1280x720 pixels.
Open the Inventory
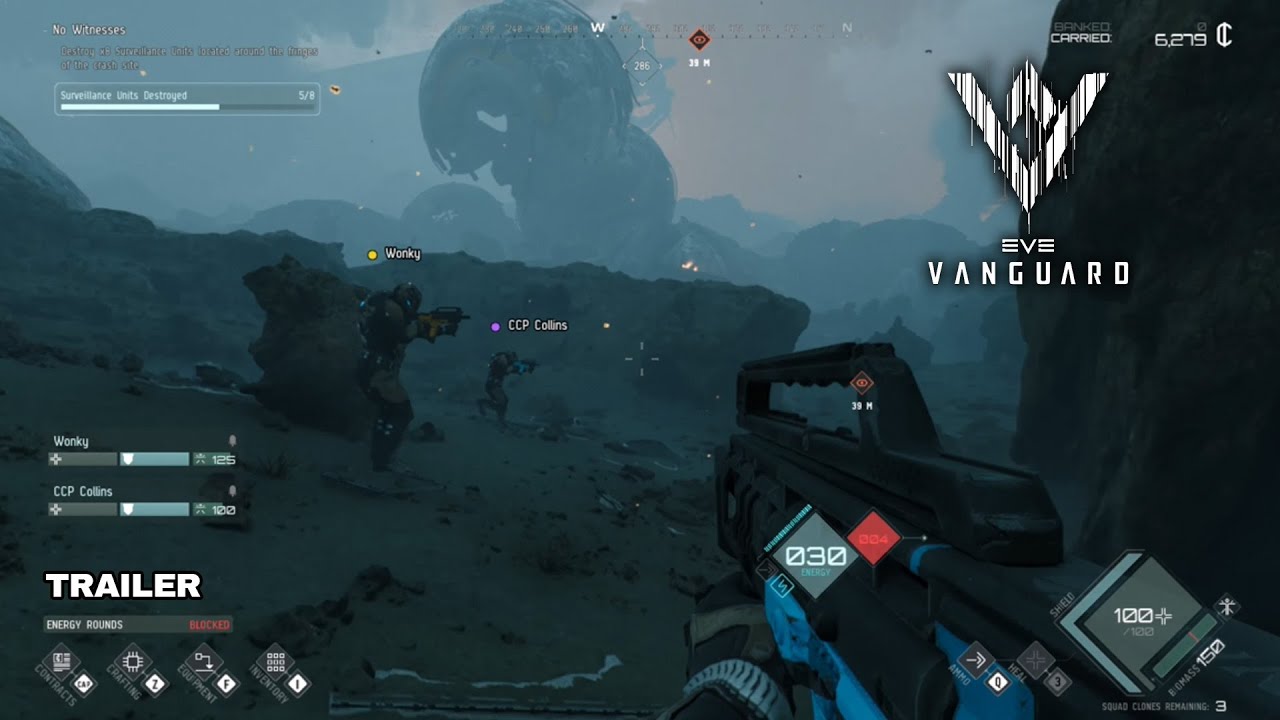point(276,662)
